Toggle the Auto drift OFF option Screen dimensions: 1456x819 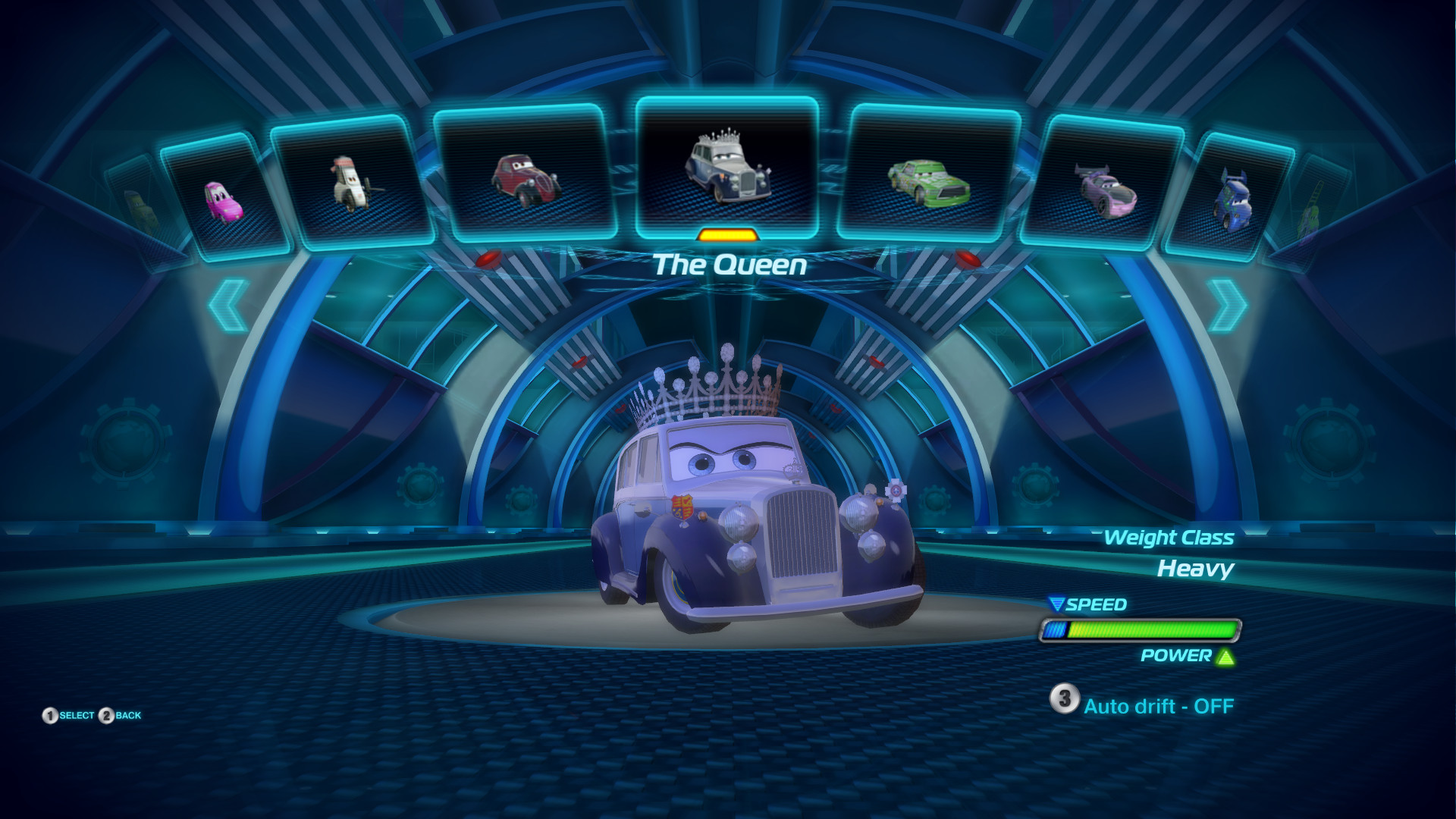[1143, 705]
